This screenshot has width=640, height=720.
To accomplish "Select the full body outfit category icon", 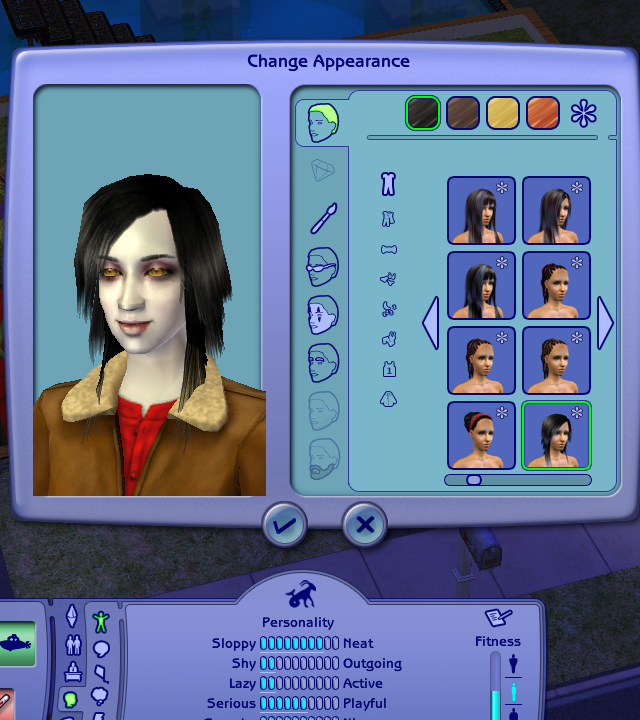I will [x=389, y=184].
